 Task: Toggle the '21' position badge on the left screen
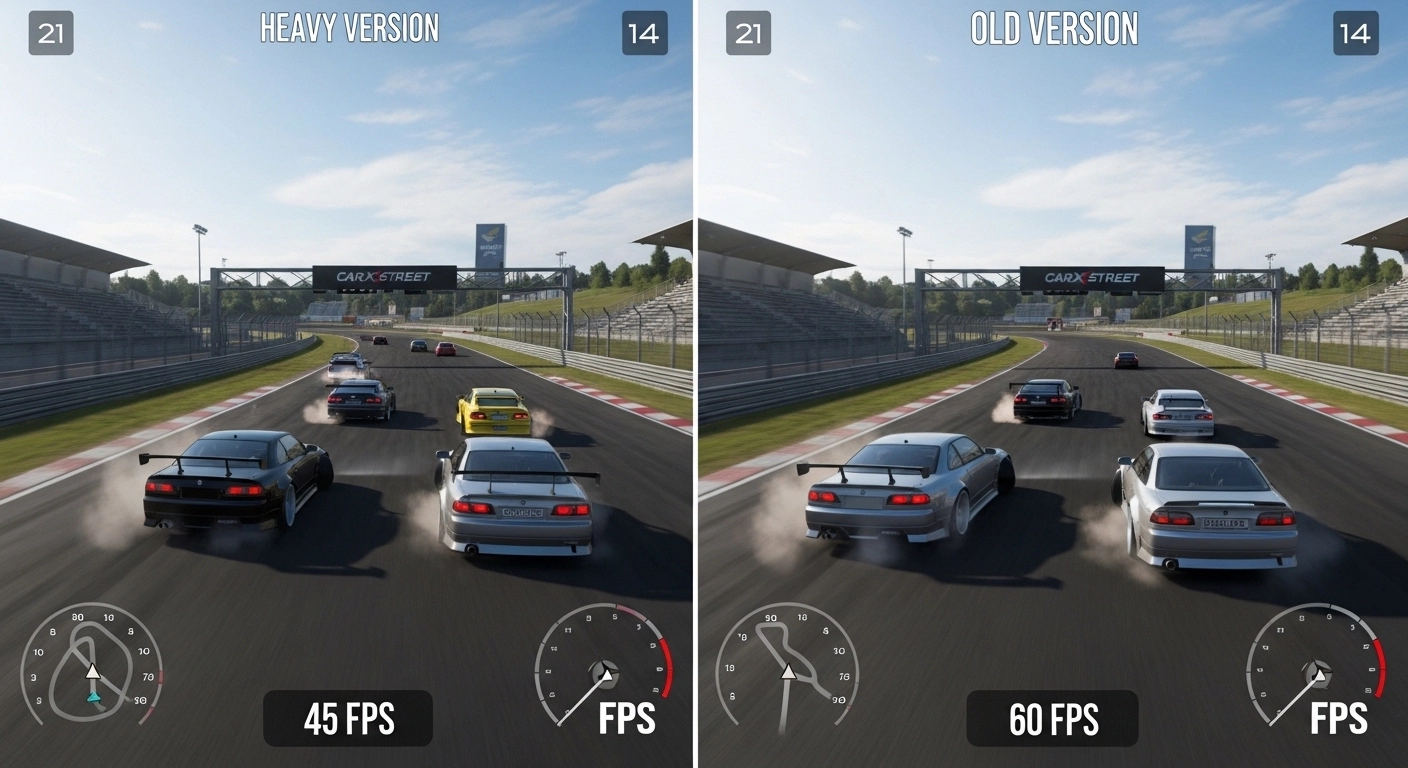point(50,33)
